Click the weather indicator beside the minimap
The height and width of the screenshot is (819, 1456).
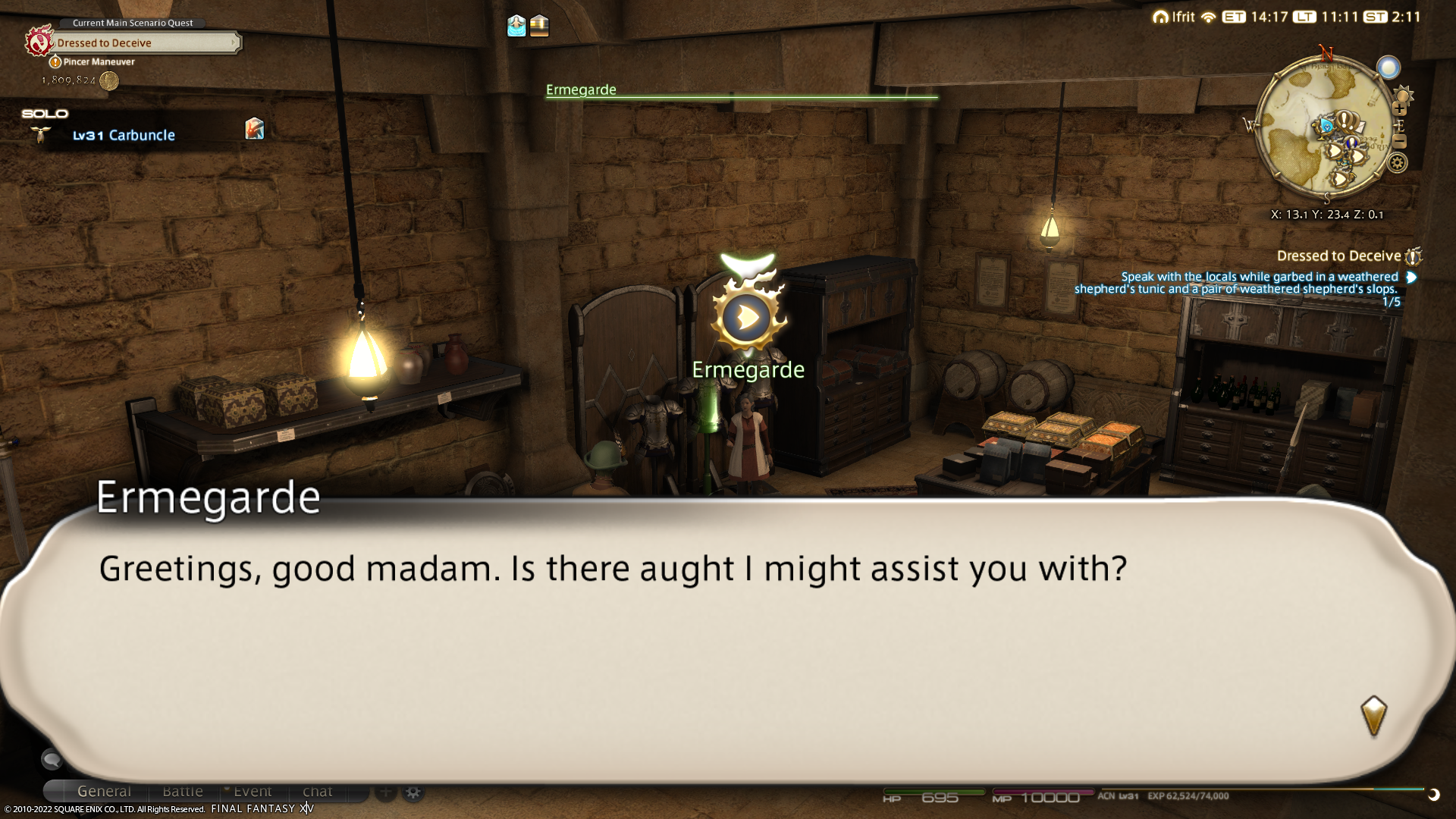tap(1389, 68)
